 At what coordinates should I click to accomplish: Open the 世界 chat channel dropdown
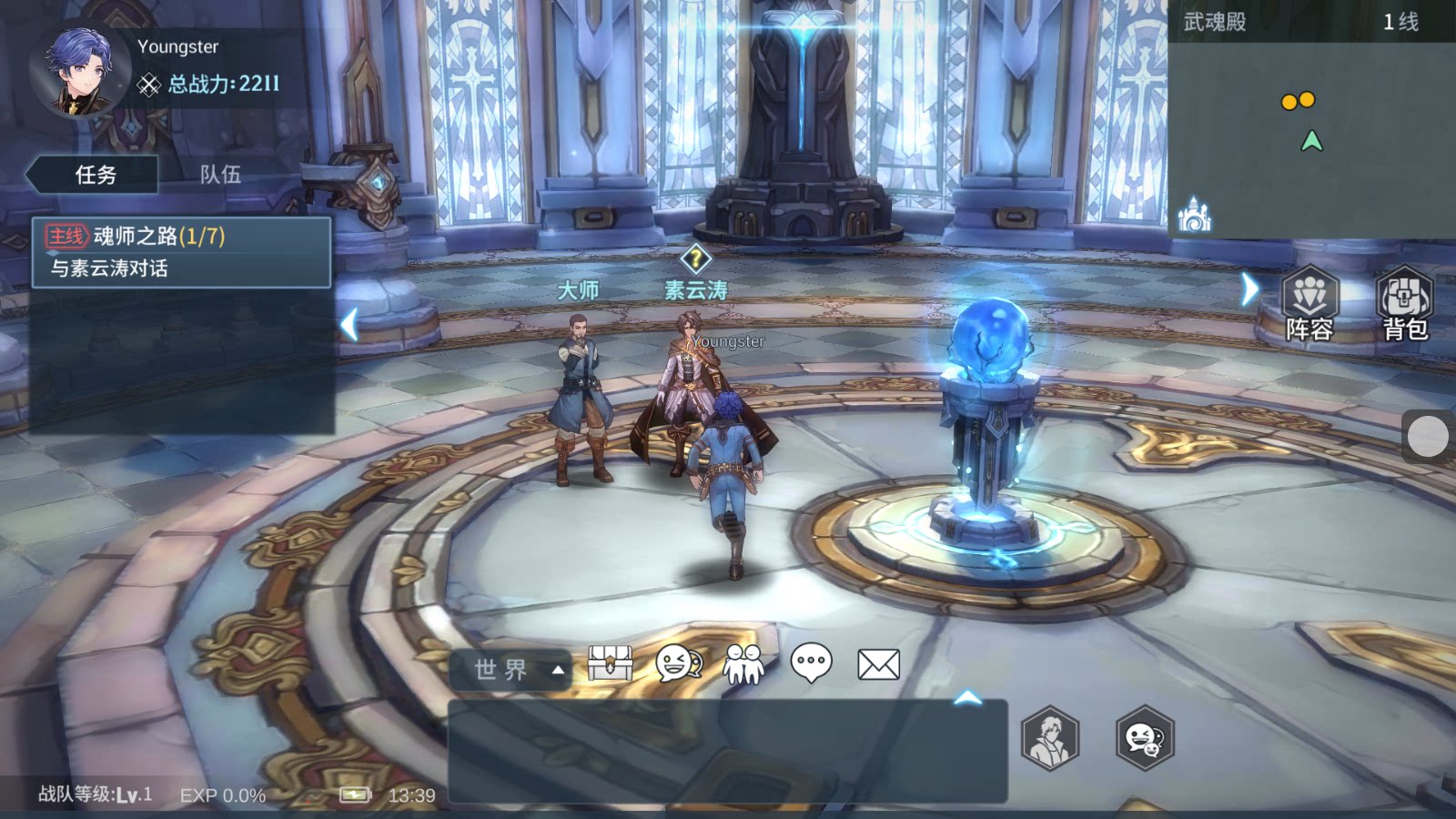[x=511, y=670]
